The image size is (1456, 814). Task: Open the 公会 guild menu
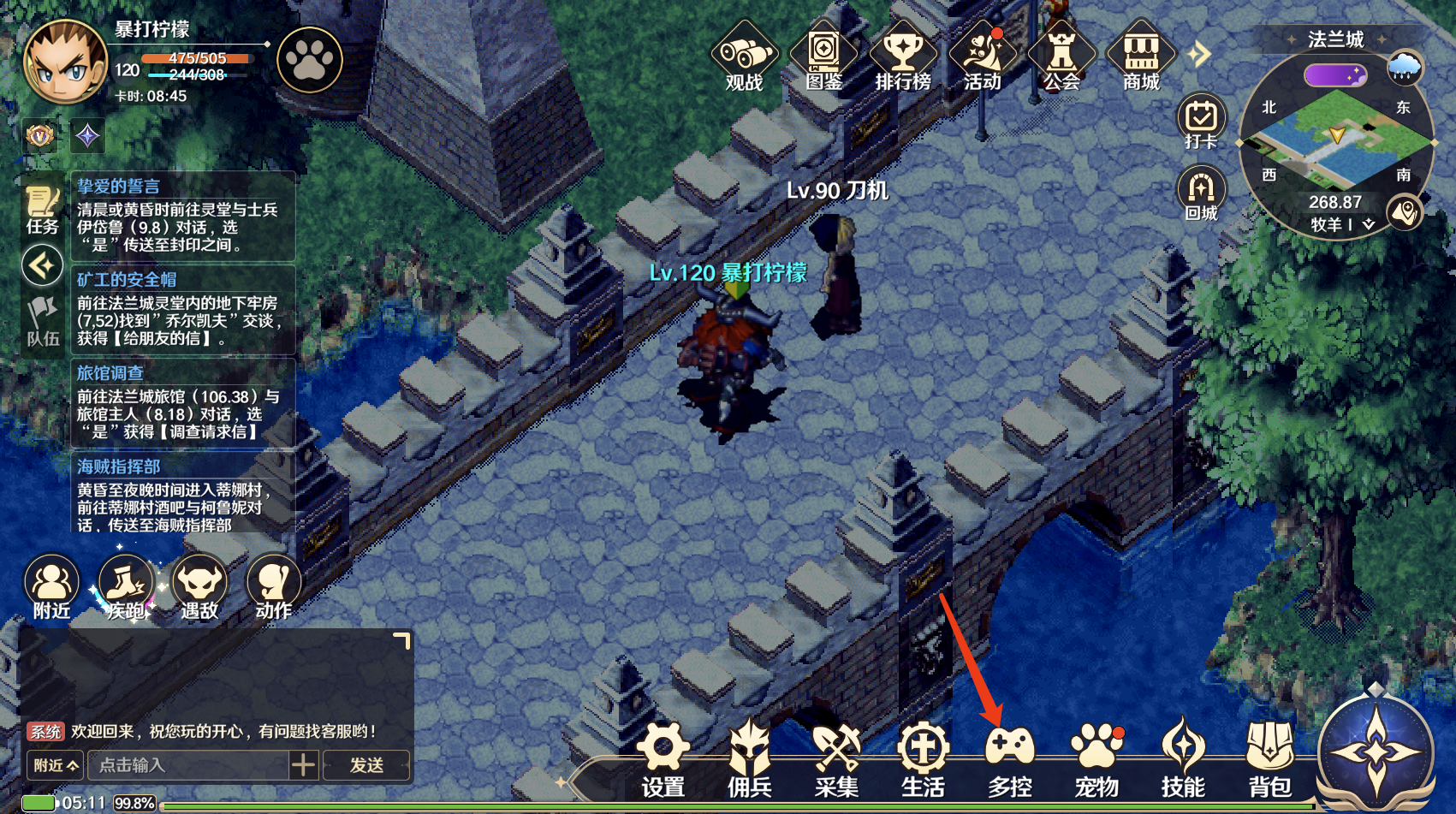pos(1061,58)
